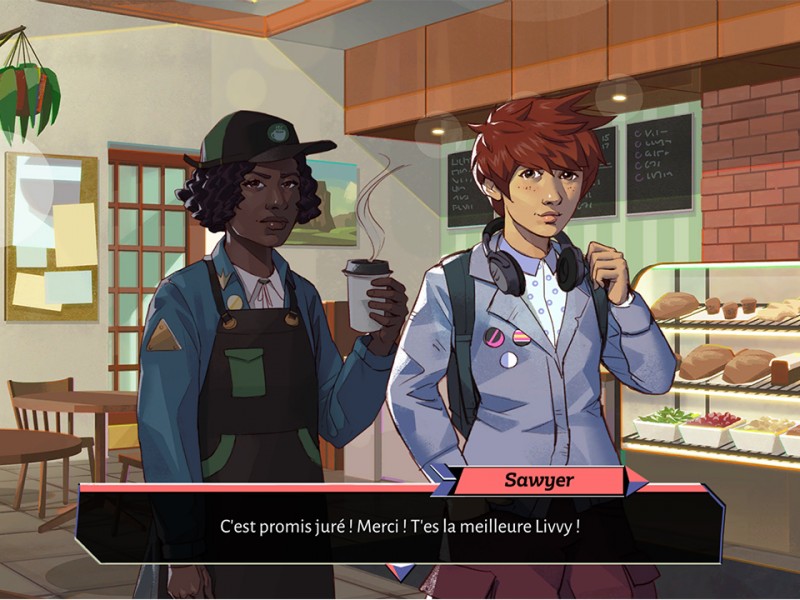This screenshot has width=800, height=600.
Task: Advance Sawyer's dialogue text box
Action: coord(400,525)
